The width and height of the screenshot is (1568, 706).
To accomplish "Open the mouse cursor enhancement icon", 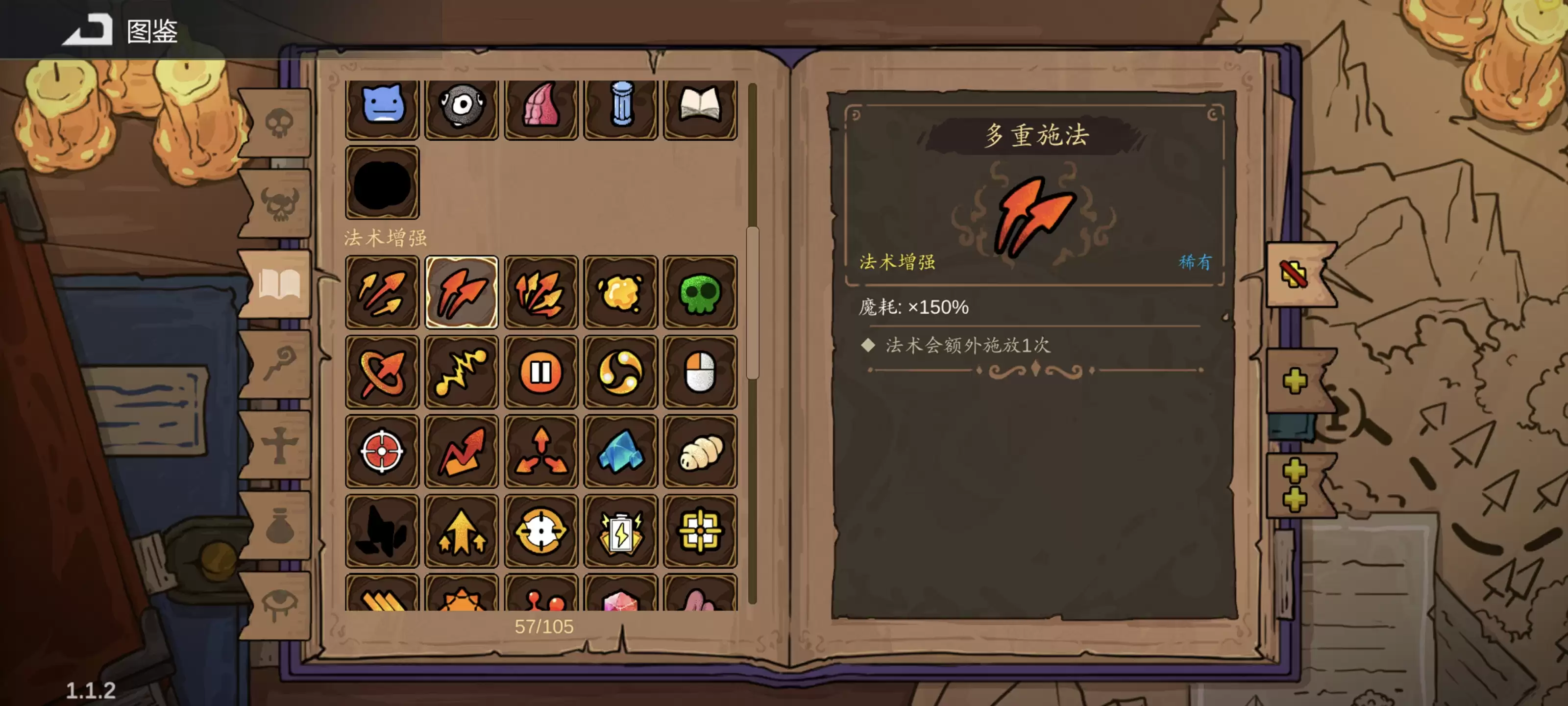I will [701, 372].
